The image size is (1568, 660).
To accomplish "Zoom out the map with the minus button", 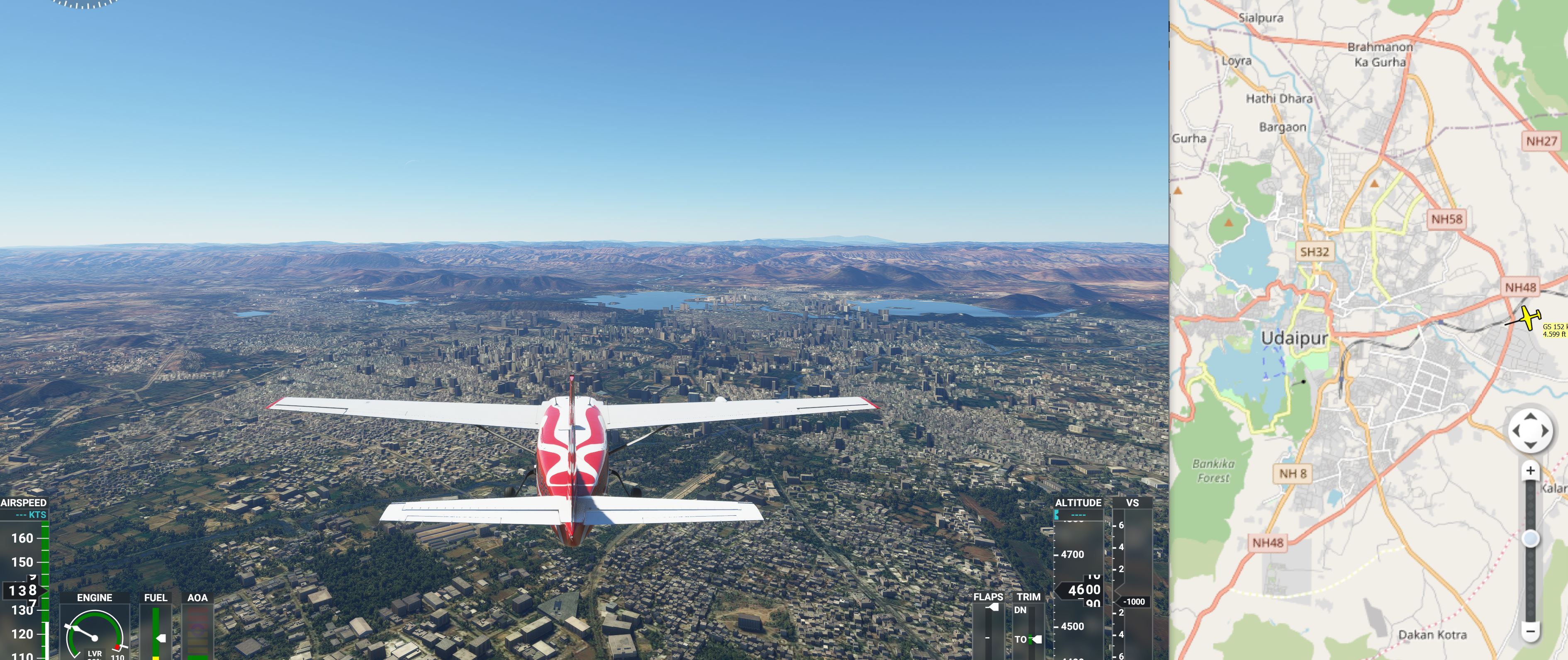I will coord(1530,631).
